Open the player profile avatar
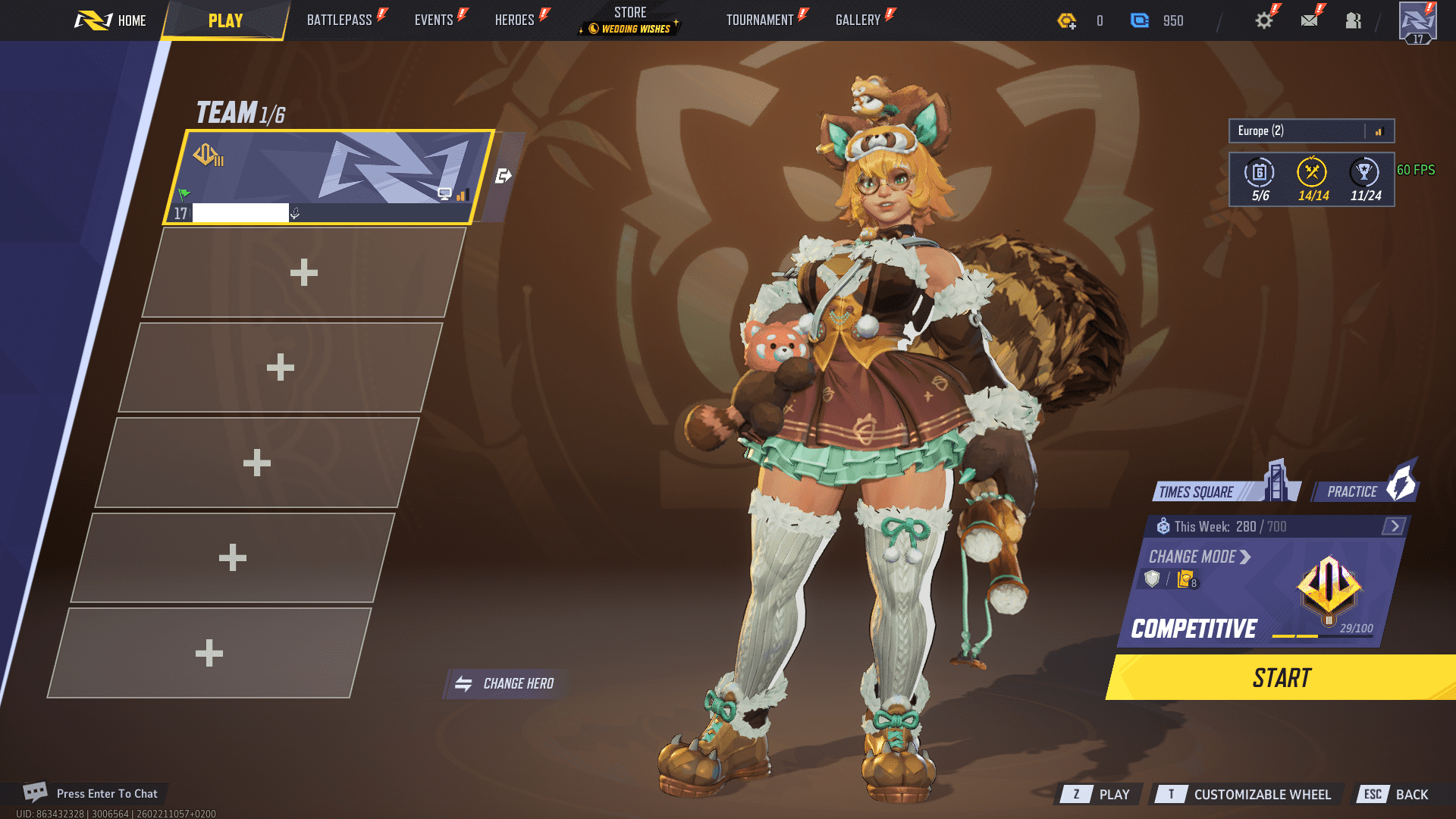The image size is (1456, 819). point(1417,22)
